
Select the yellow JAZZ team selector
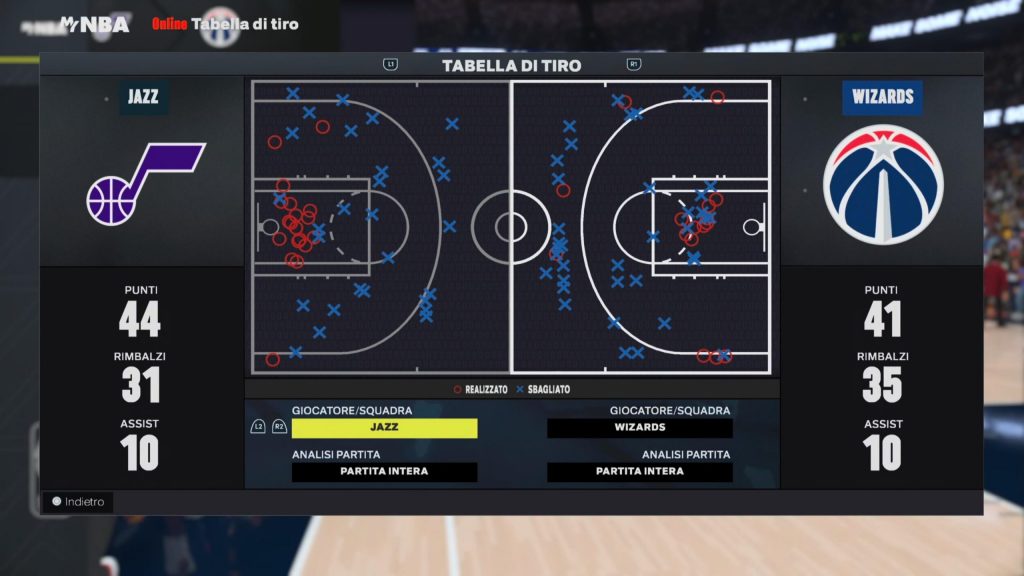tap(384, 428)
